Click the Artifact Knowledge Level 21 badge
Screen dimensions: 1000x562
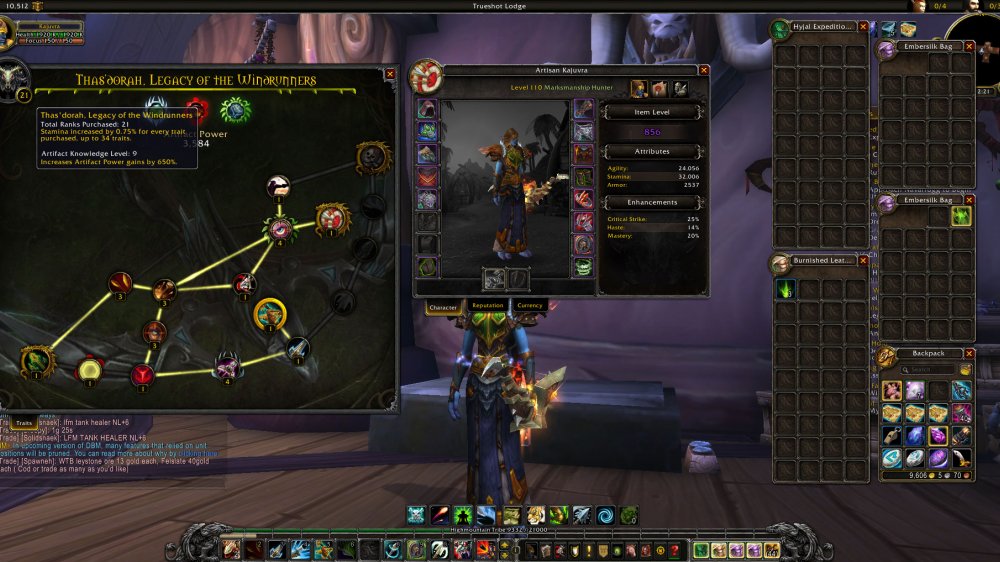(22, 96)
